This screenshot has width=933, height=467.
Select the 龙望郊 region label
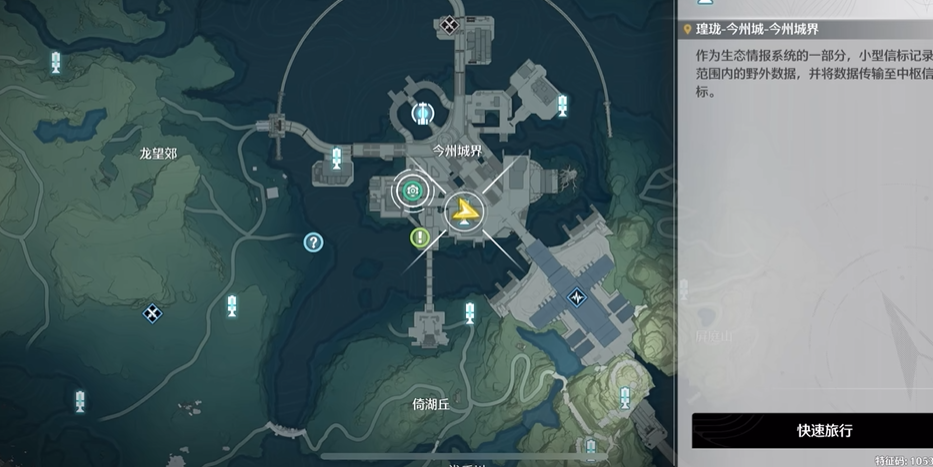(158, 154)
